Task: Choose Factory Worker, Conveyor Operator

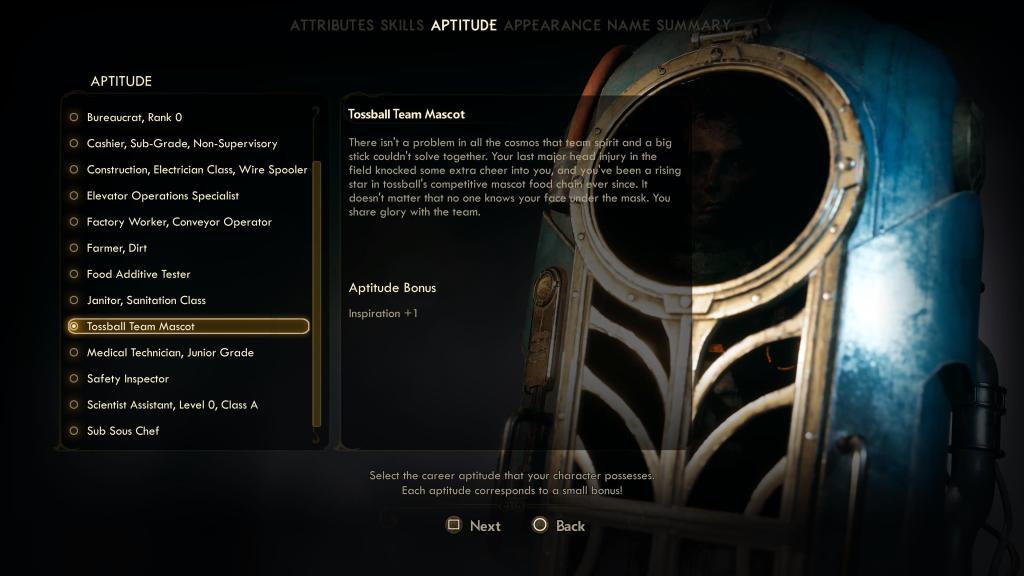Action: point(178,222)
